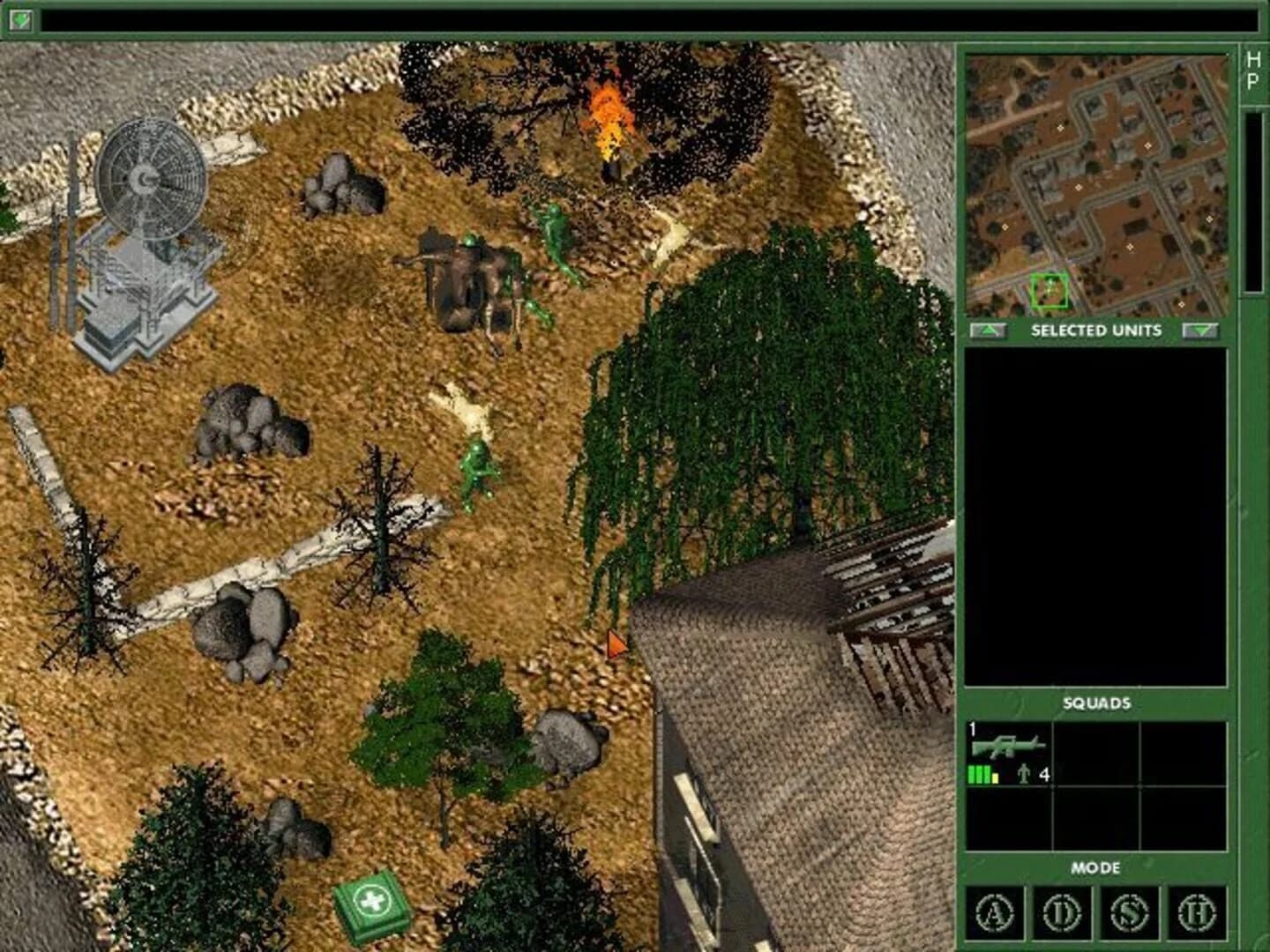Click the HP indicator at top right
This screenshot has height=952, width=1270.
pyautogui.click(x=1251, y=71)
